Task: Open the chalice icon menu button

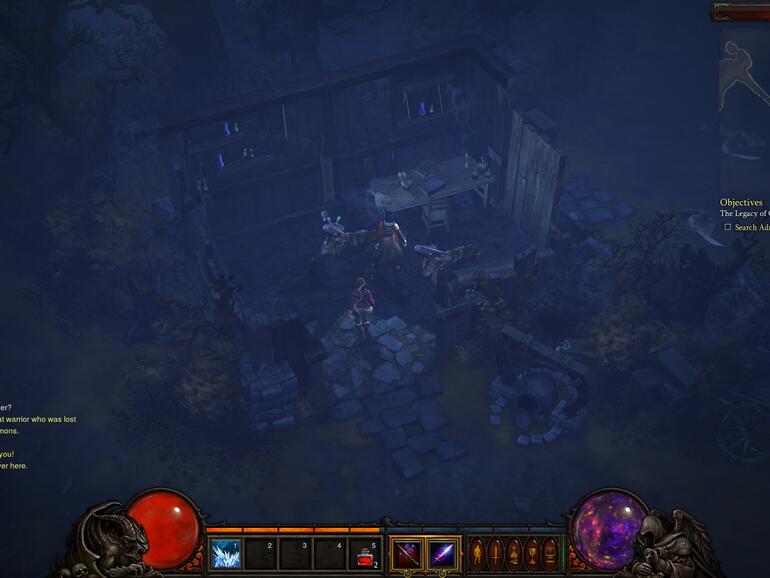Action: tap(531, 553)
